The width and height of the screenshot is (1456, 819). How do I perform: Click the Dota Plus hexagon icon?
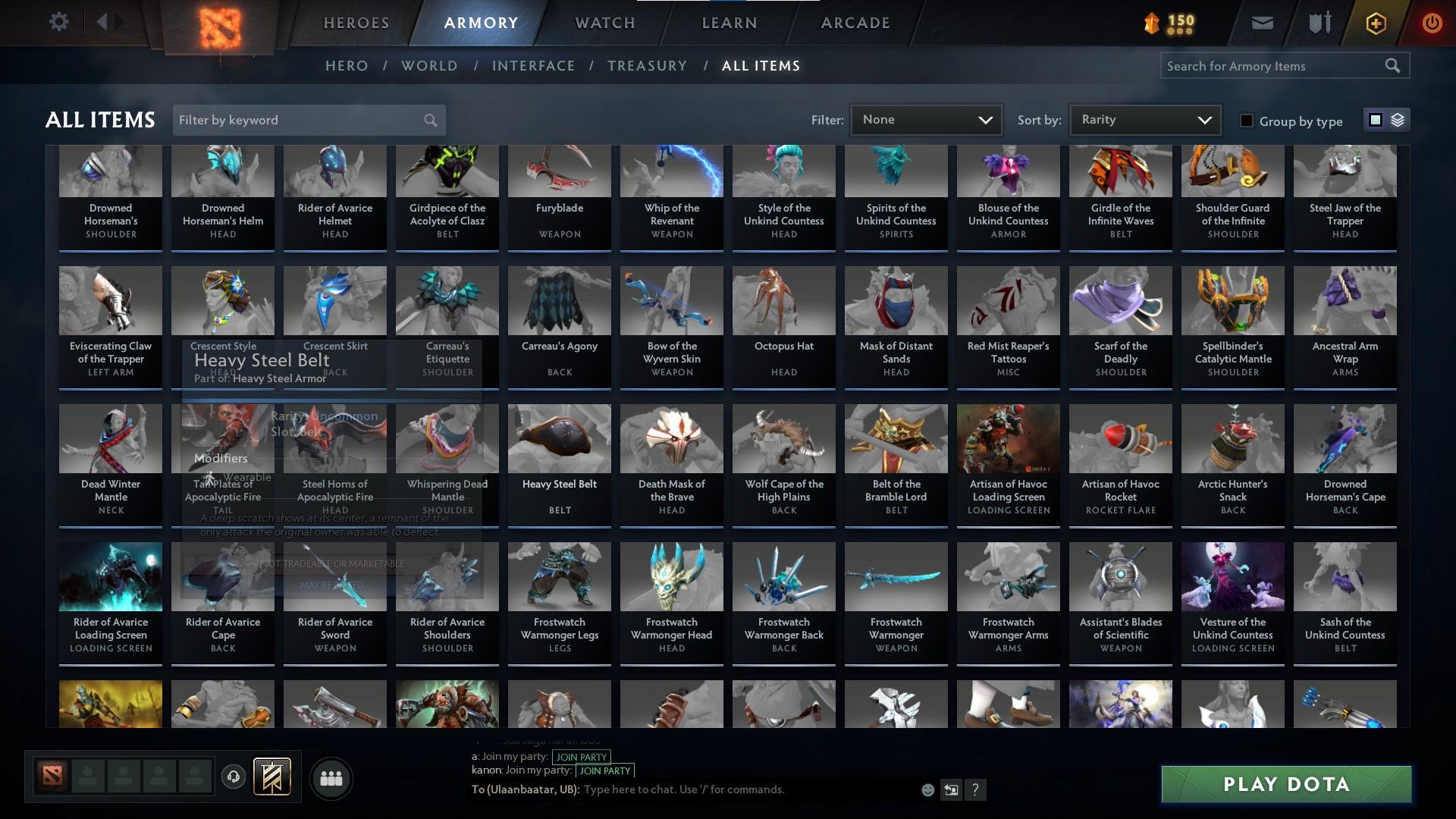coord(1375,22)
